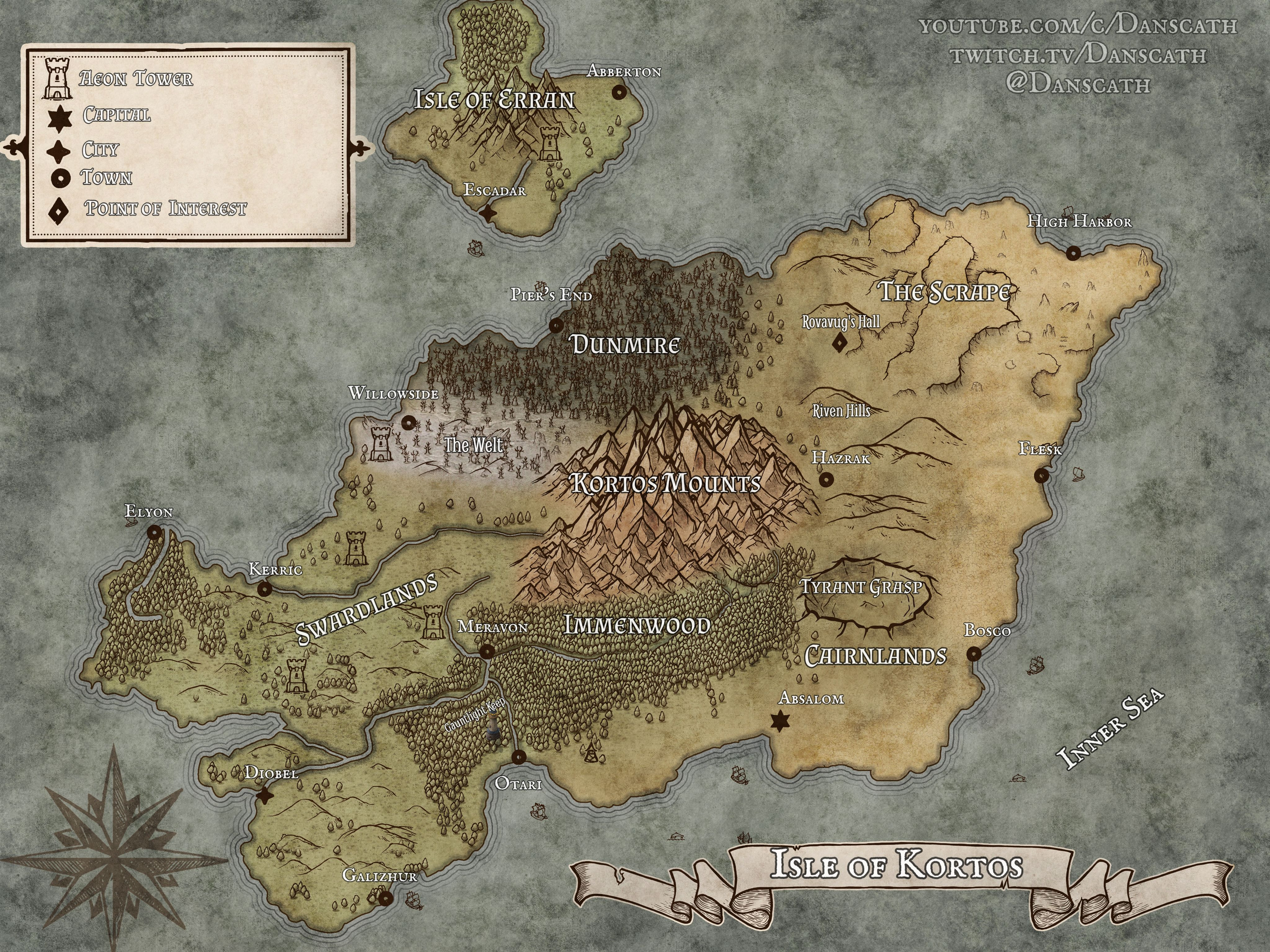The image size is (1270, 952).
Task: Click the Otari town marker
Action: 518,757
